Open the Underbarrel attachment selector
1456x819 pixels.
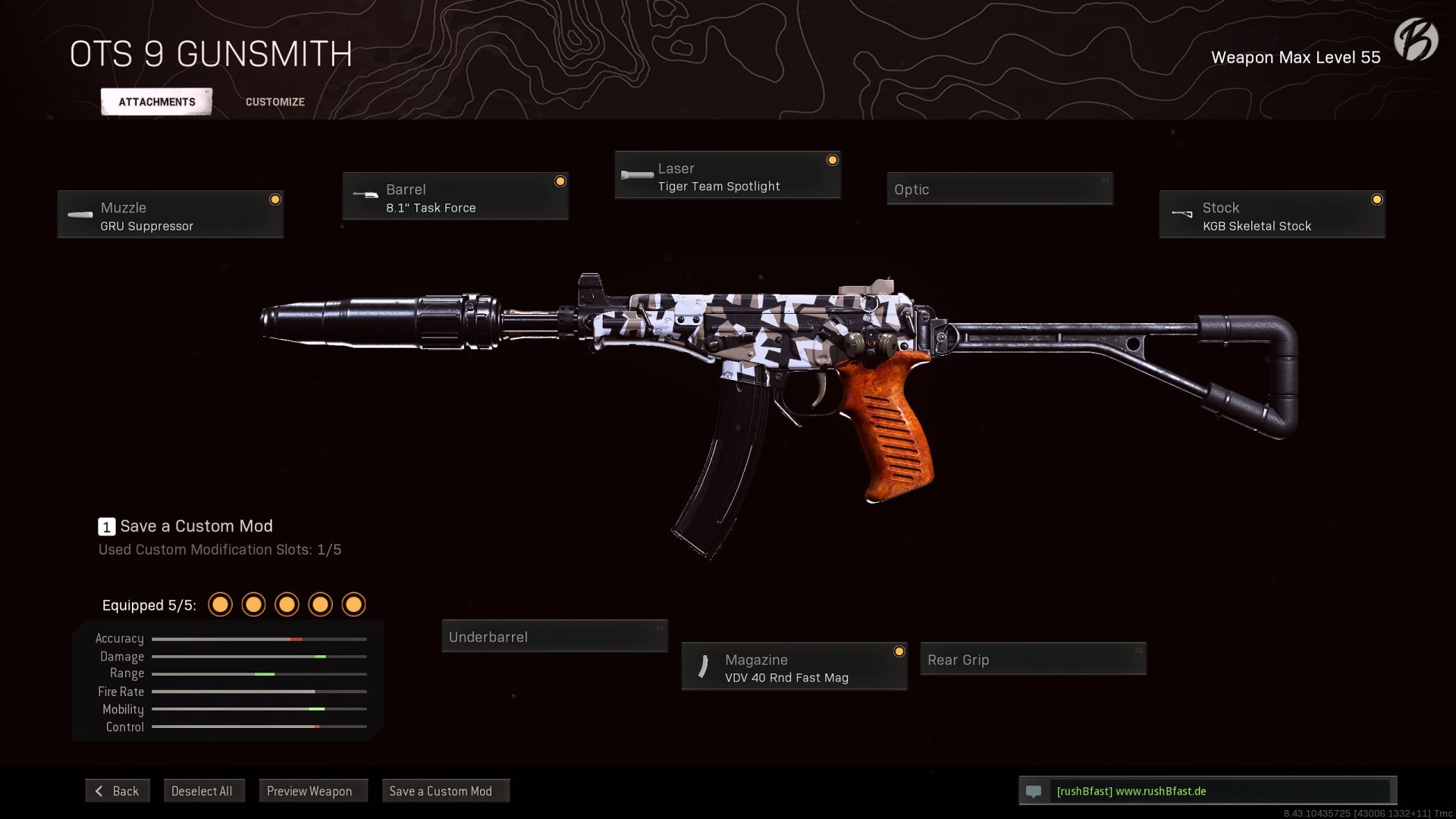pyautogui.click(x=554, y=636)
